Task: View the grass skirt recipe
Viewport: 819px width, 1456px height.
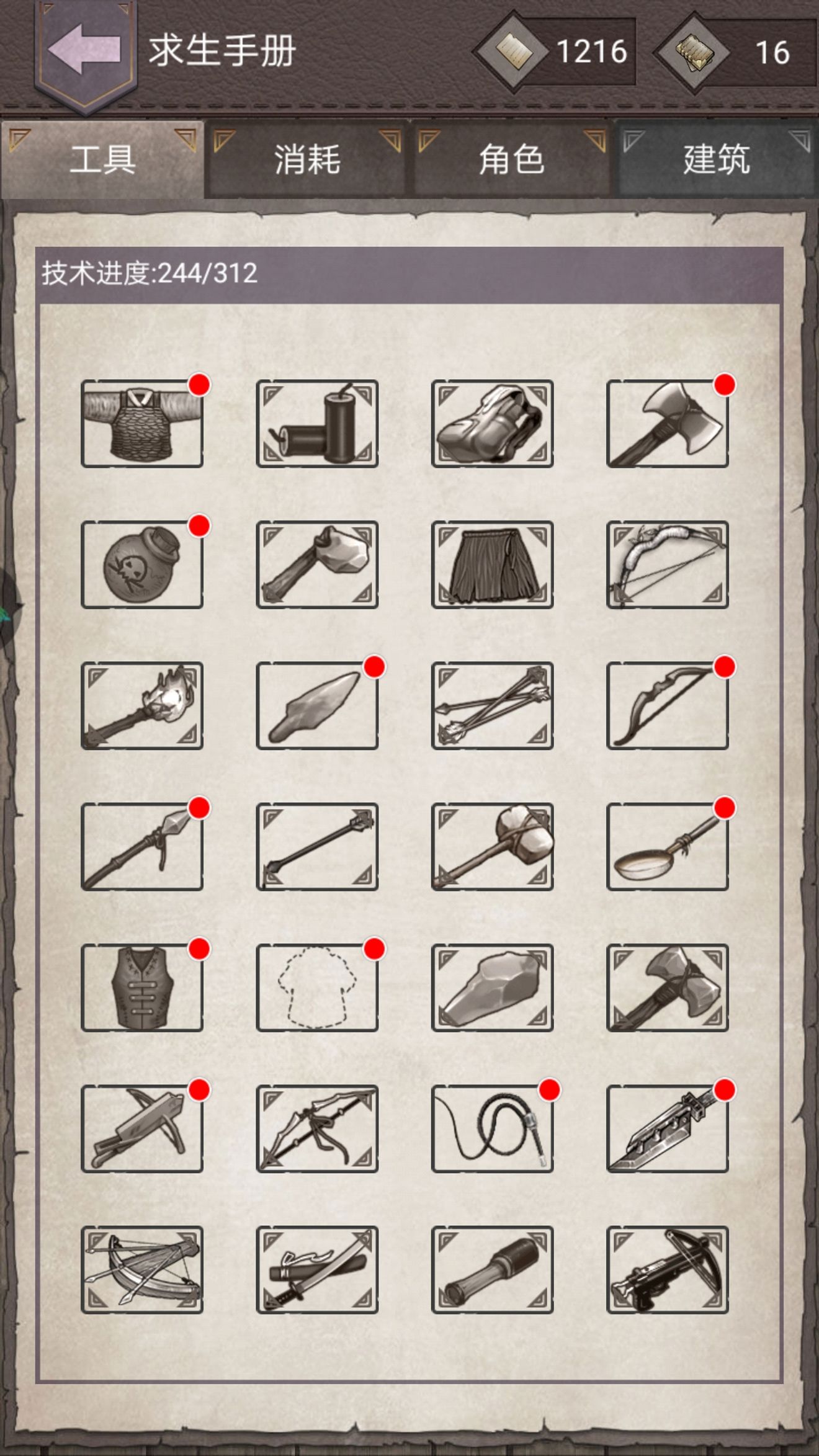Action: (492, 568)
